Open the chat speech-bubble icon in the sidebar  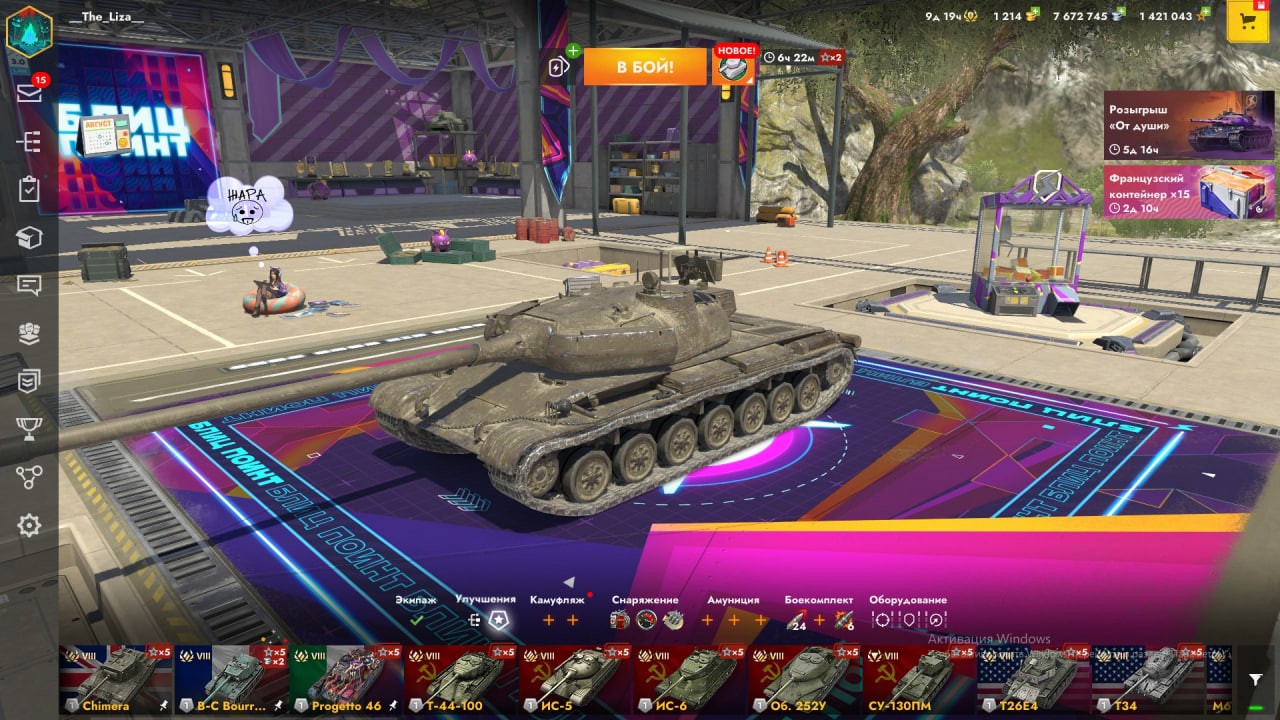click(x=29, y=285)
